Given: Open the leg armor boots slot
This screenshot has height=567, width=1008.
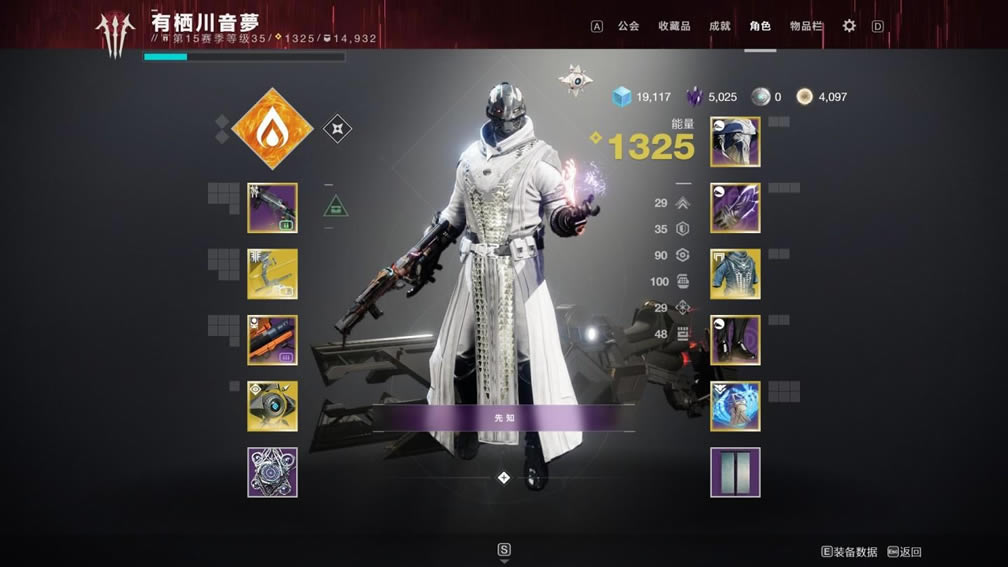Looking at the screenshot, I should pyautogui.click(x=735, y=340).
